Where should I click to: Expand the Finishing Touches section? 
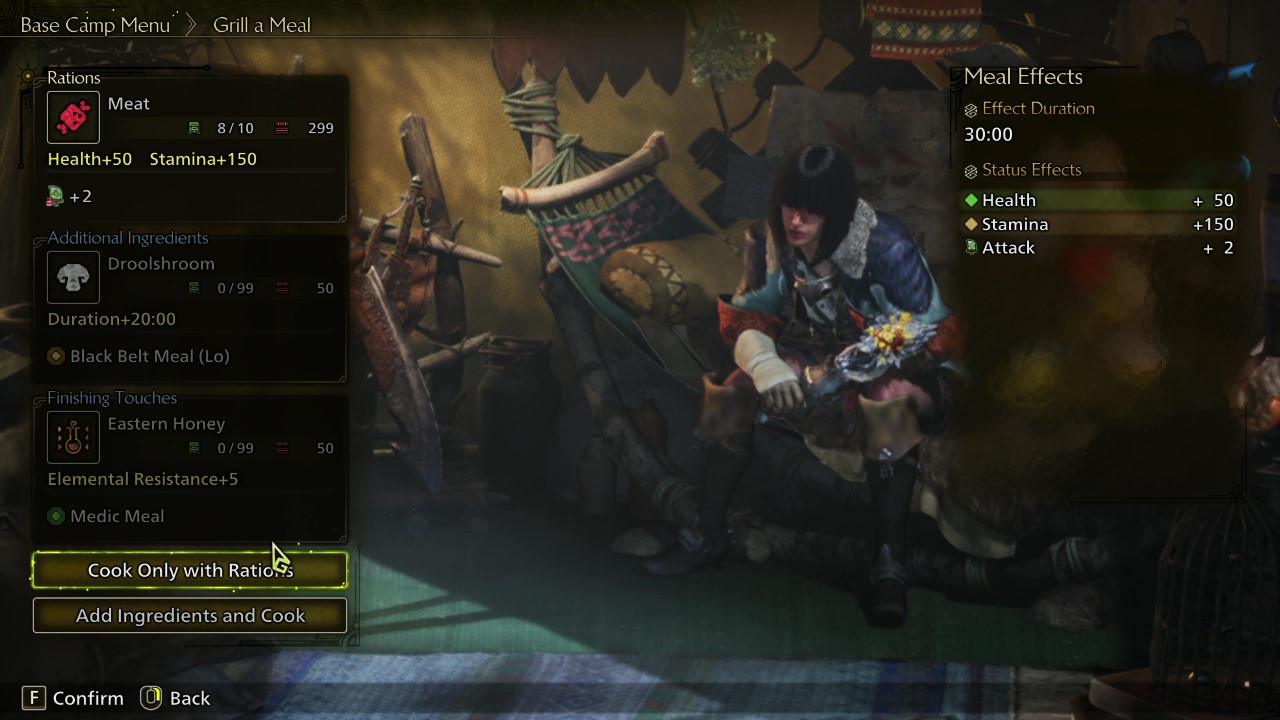(112, 397)
